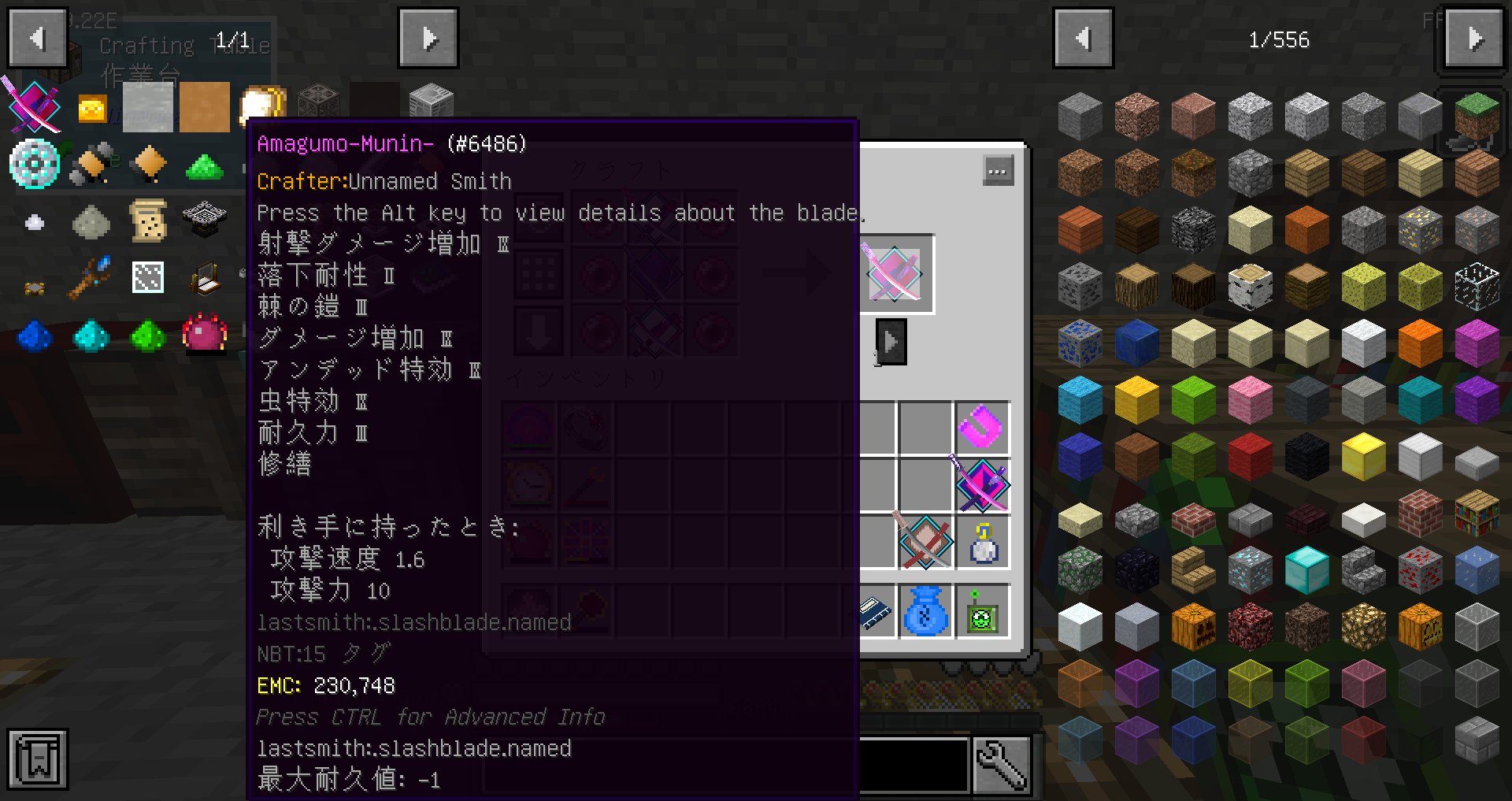The width and height of the screenshot is (1512, 801).
Task: Toggle the small recipe transfer arrow button
Action: tap(891, 341)
